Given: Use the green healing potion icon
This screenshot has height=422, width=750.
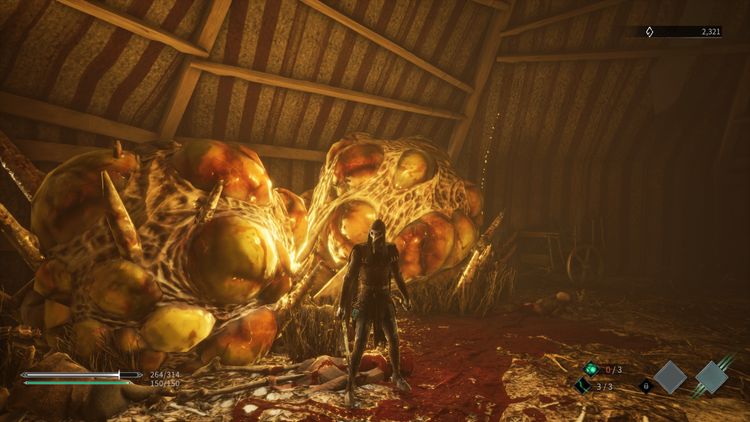Looking at the screenshot, I should [591, 369].
